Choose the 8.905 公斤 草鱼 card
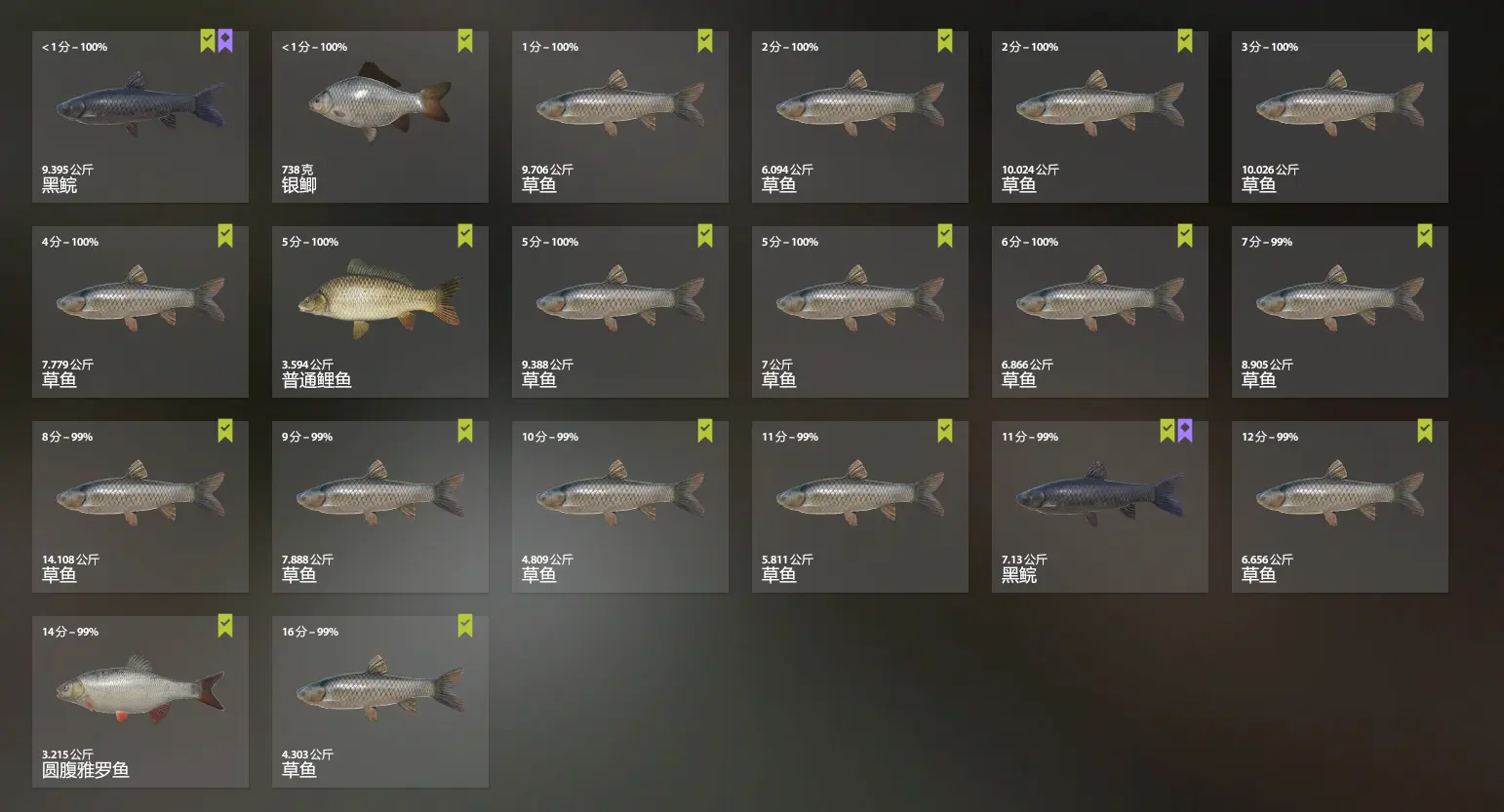Viewport: 1504px width, 812px height. click(1339, 312)
